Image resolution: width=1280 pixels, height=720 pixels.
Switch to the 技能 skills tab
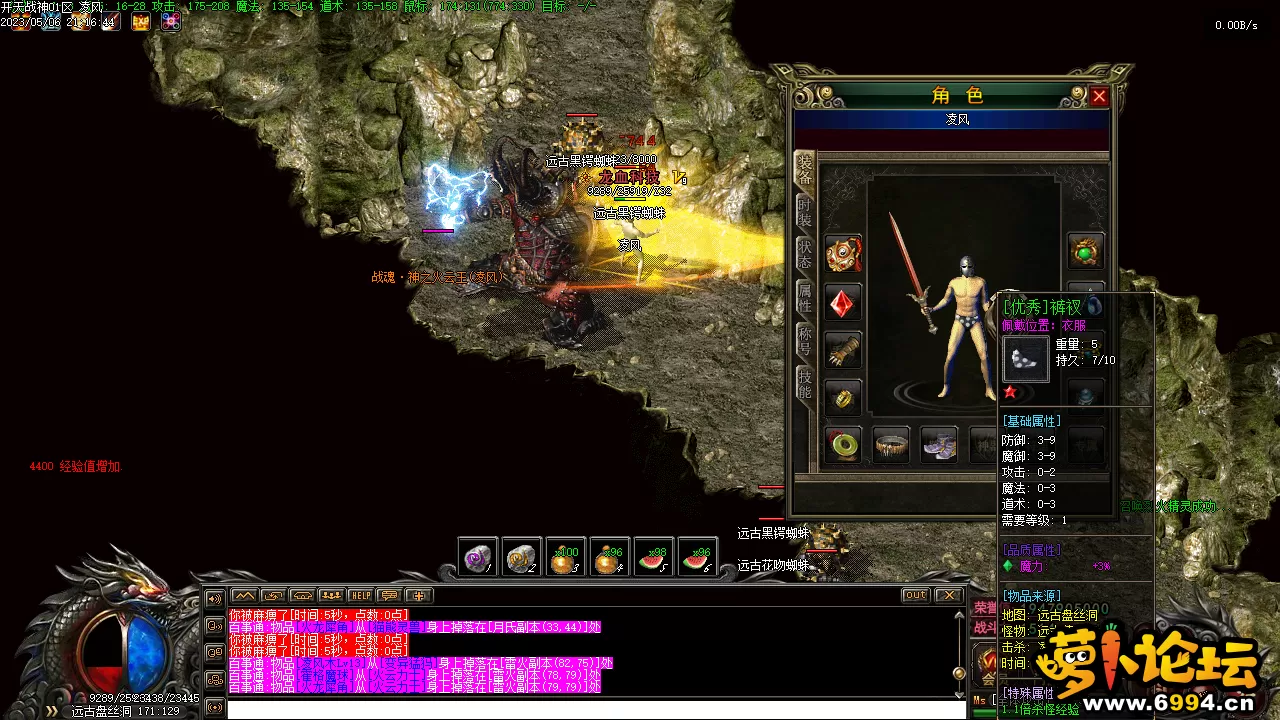tap(805, 383)
